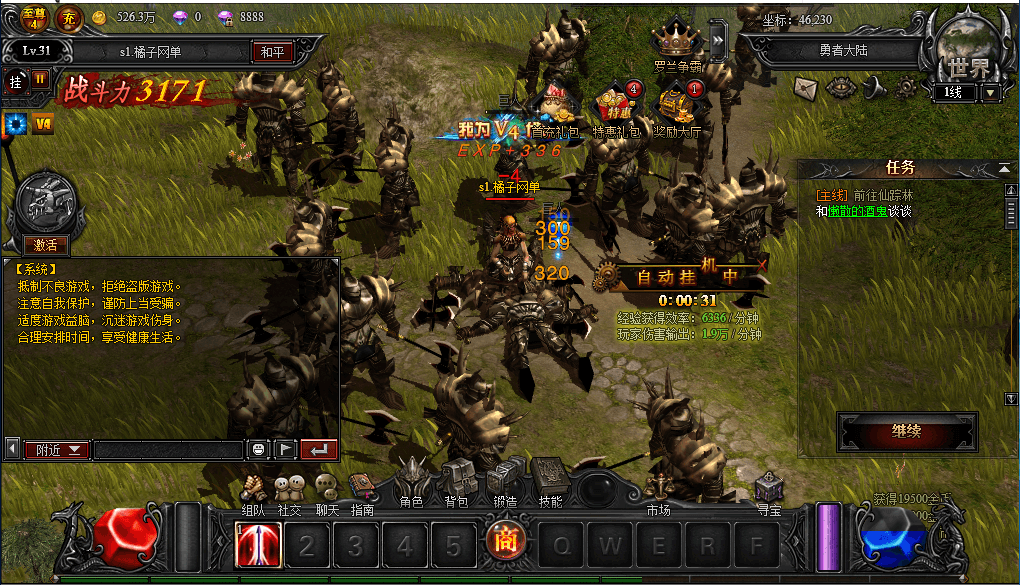Viewport: 1020px width, 585px height.
Task: Click the 继续 continue button
Action: pos(906,432)
